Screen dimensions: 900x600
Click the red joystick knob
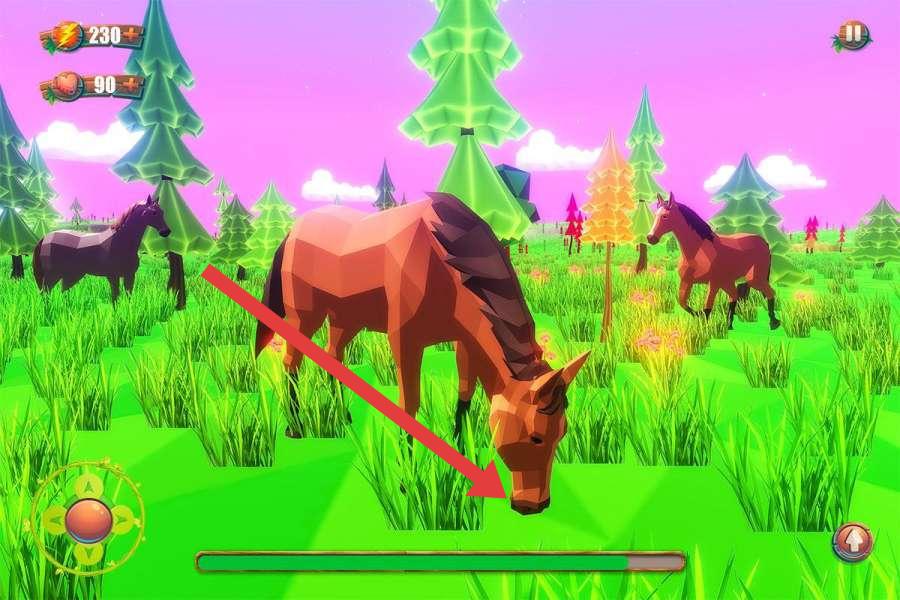tap(89, 520)
